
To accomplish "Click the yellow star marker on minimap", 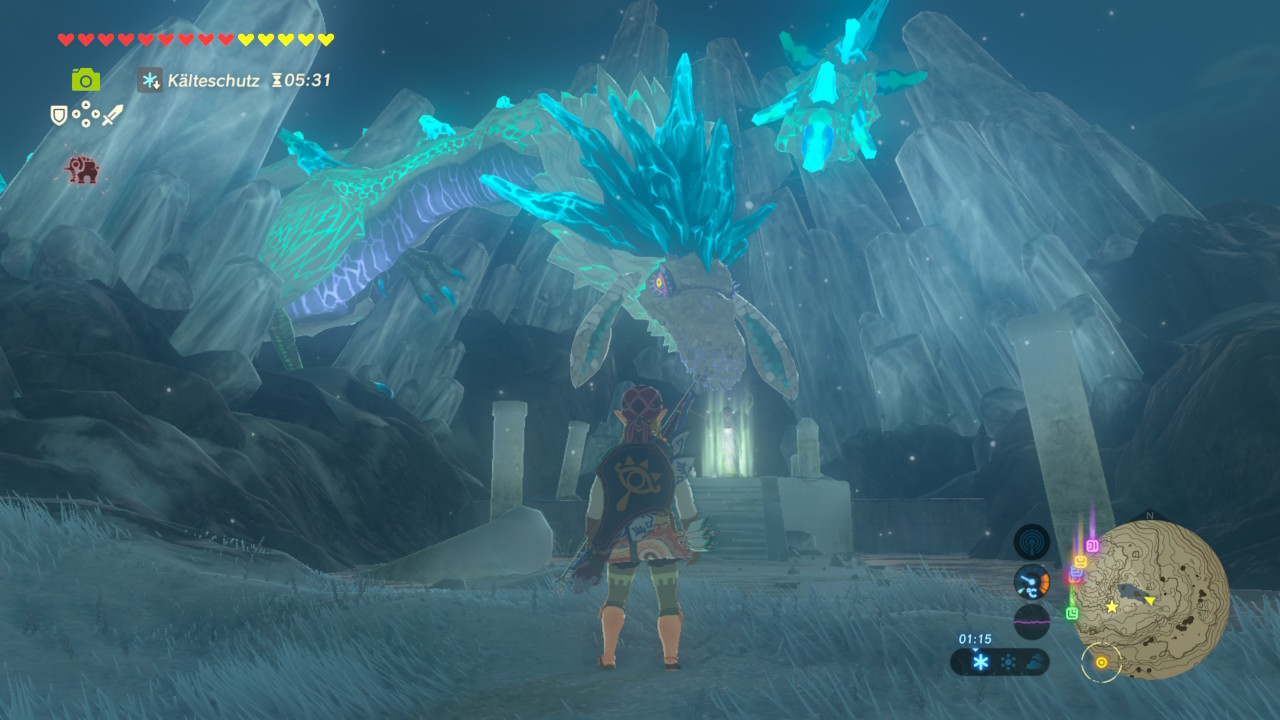I will pos(1111,606).
